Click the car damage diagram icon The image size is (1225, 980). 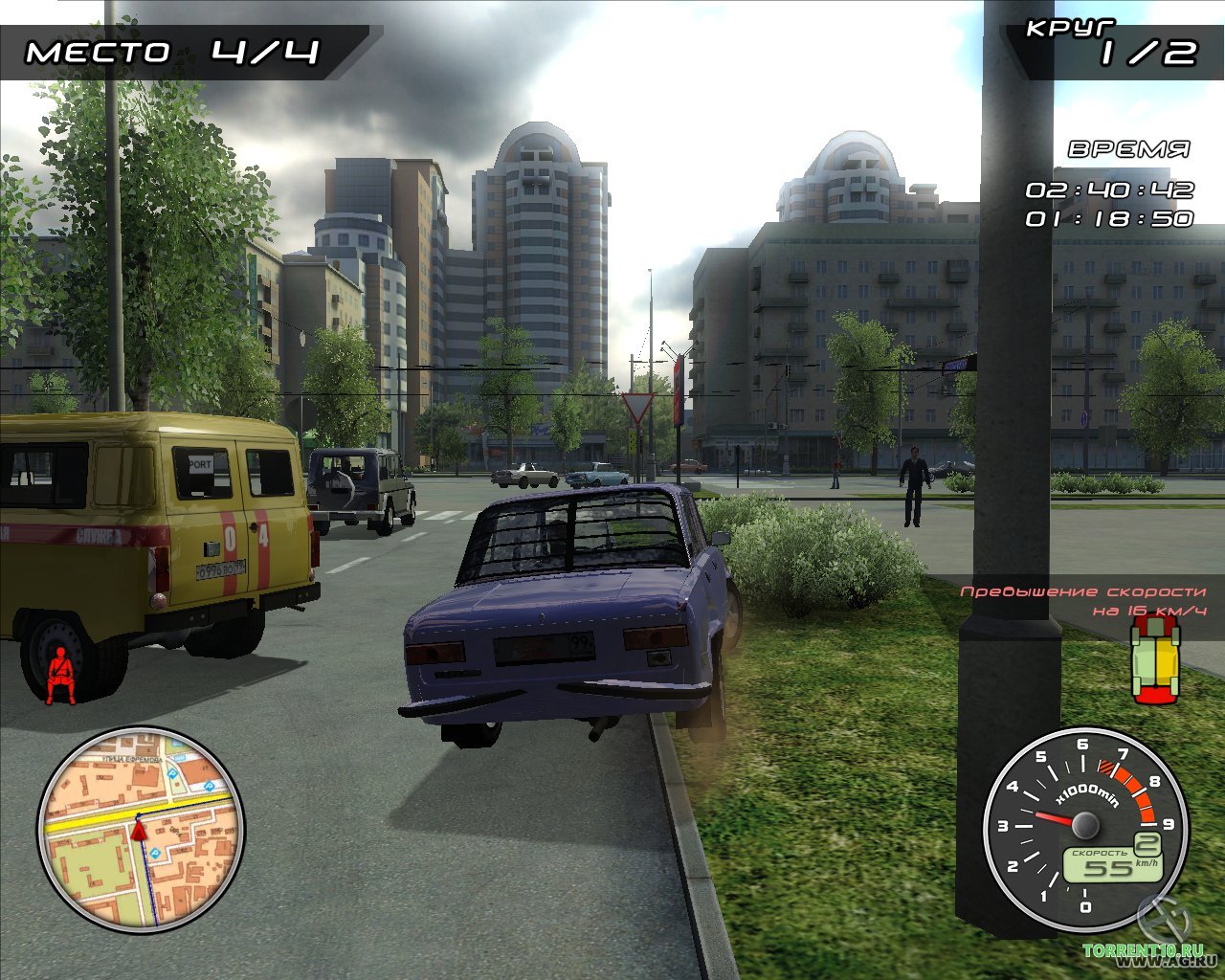pyautogui.click(x=1155, y=660)
